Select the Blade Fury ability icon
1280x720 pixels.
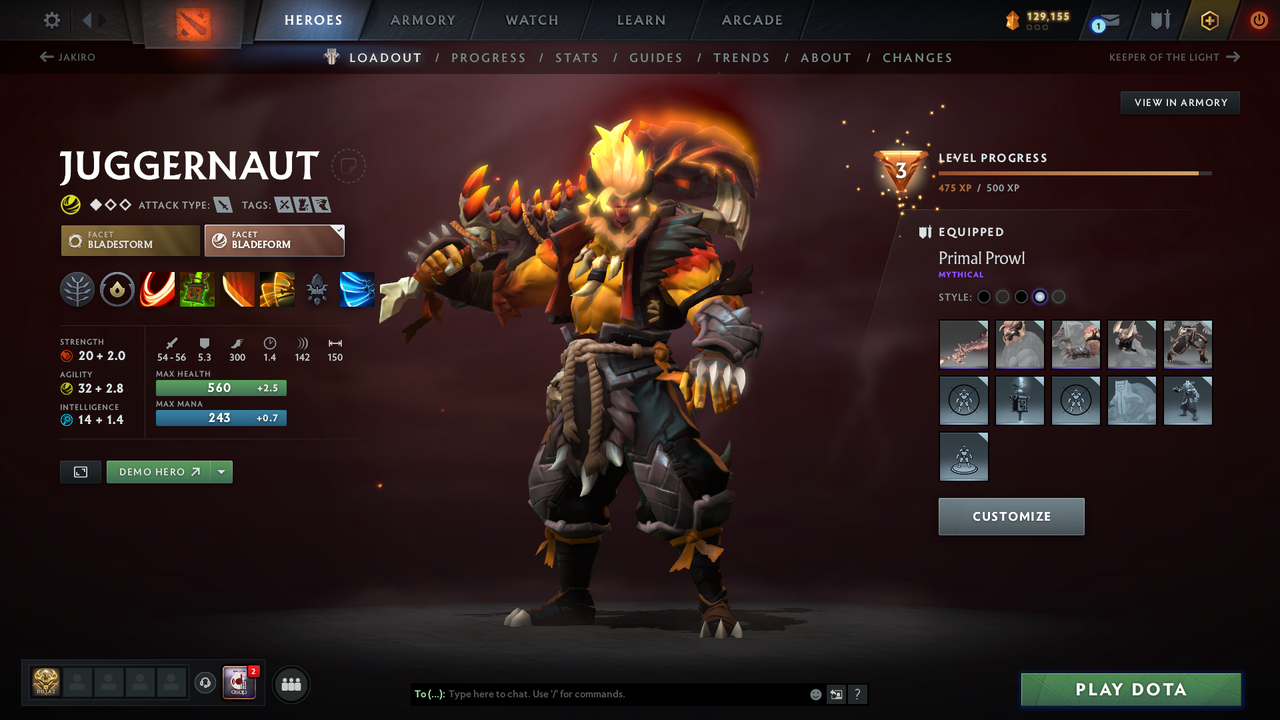[x=157, y=290]
